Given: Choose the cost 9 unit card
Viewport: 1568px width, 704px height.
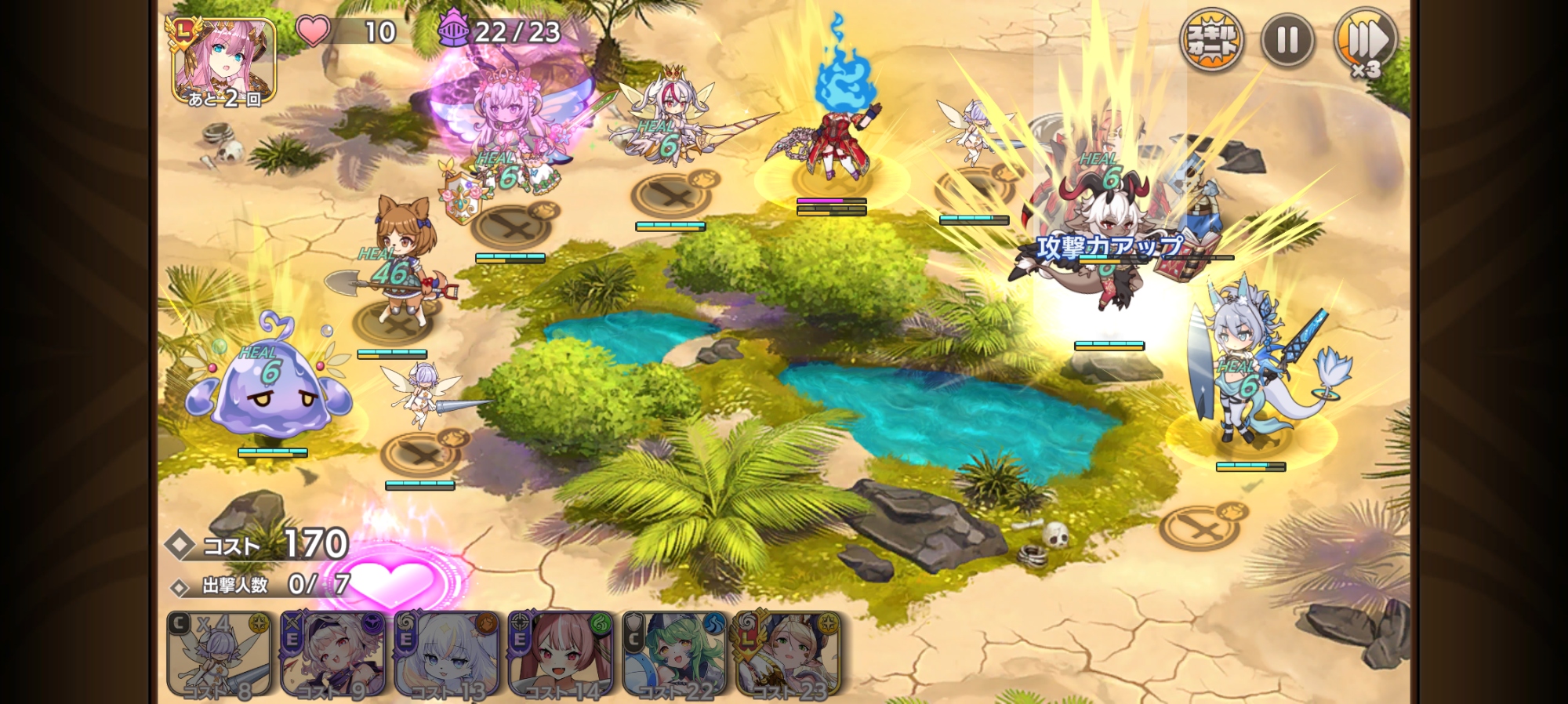Looking at the screenshot, I should pos(332,655).
